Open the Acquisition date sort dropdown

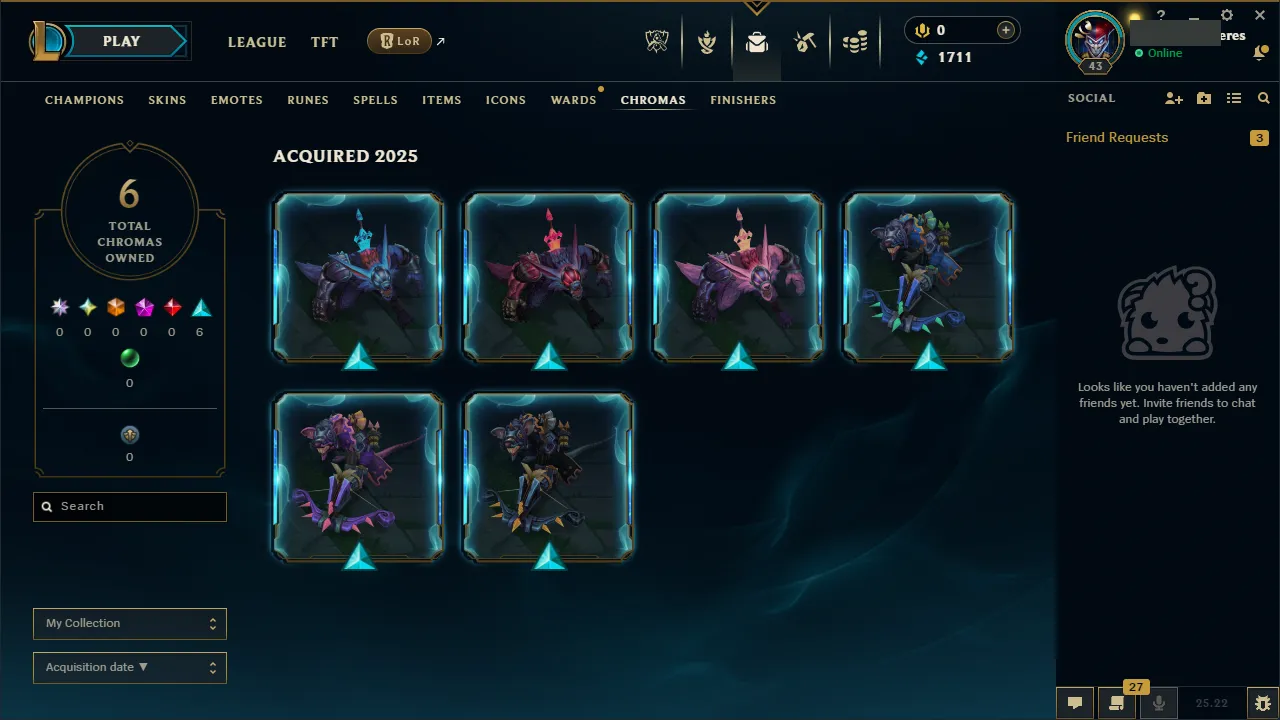(x=129, y=667)
